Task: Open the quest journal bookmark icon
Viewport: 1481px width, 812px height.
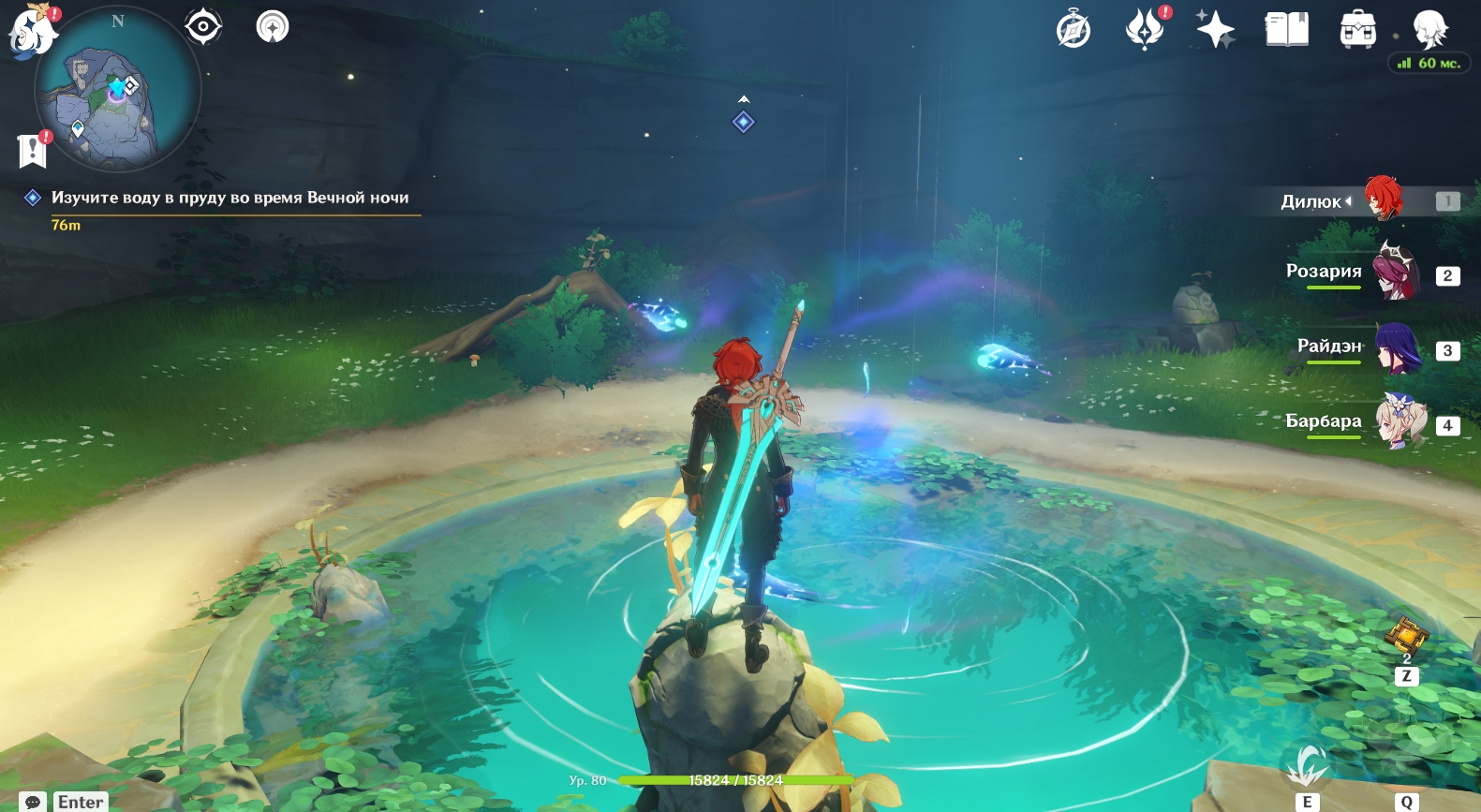Action: (33, 150)
